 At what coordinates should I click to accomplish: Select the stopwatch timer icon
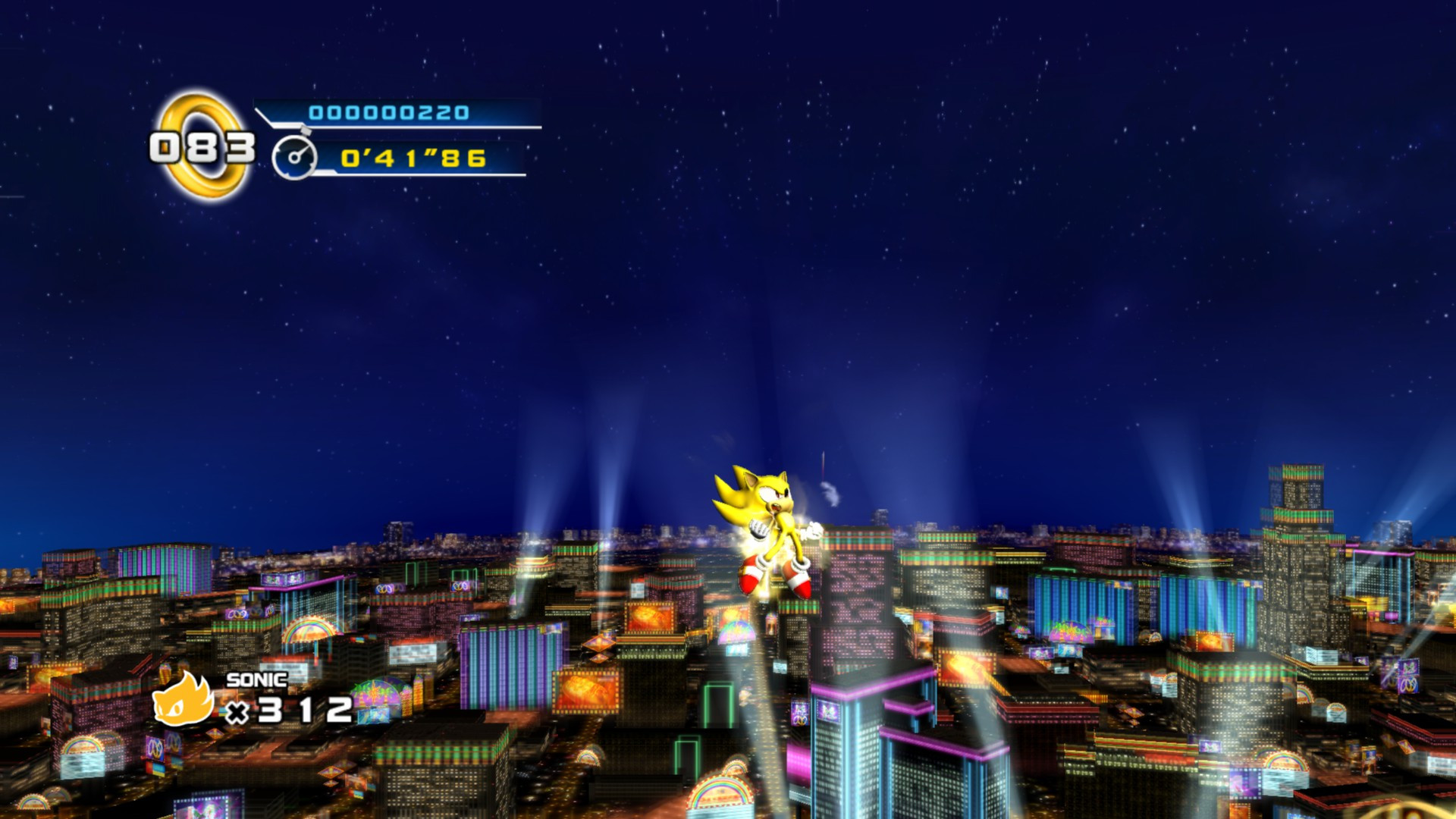(296, 155)
